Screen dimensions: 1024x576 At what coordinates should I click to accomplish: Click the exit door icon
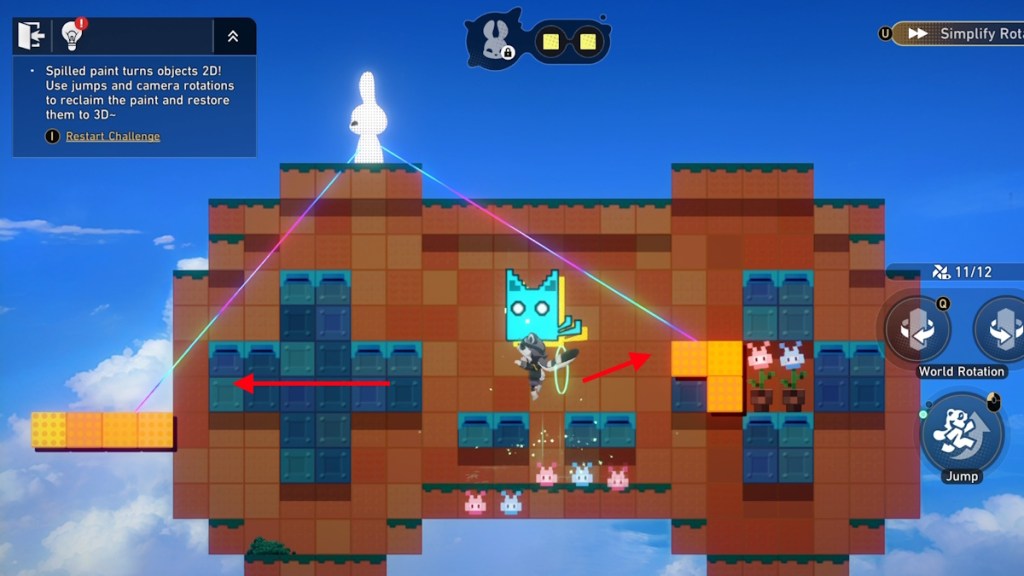pos(30,36)
